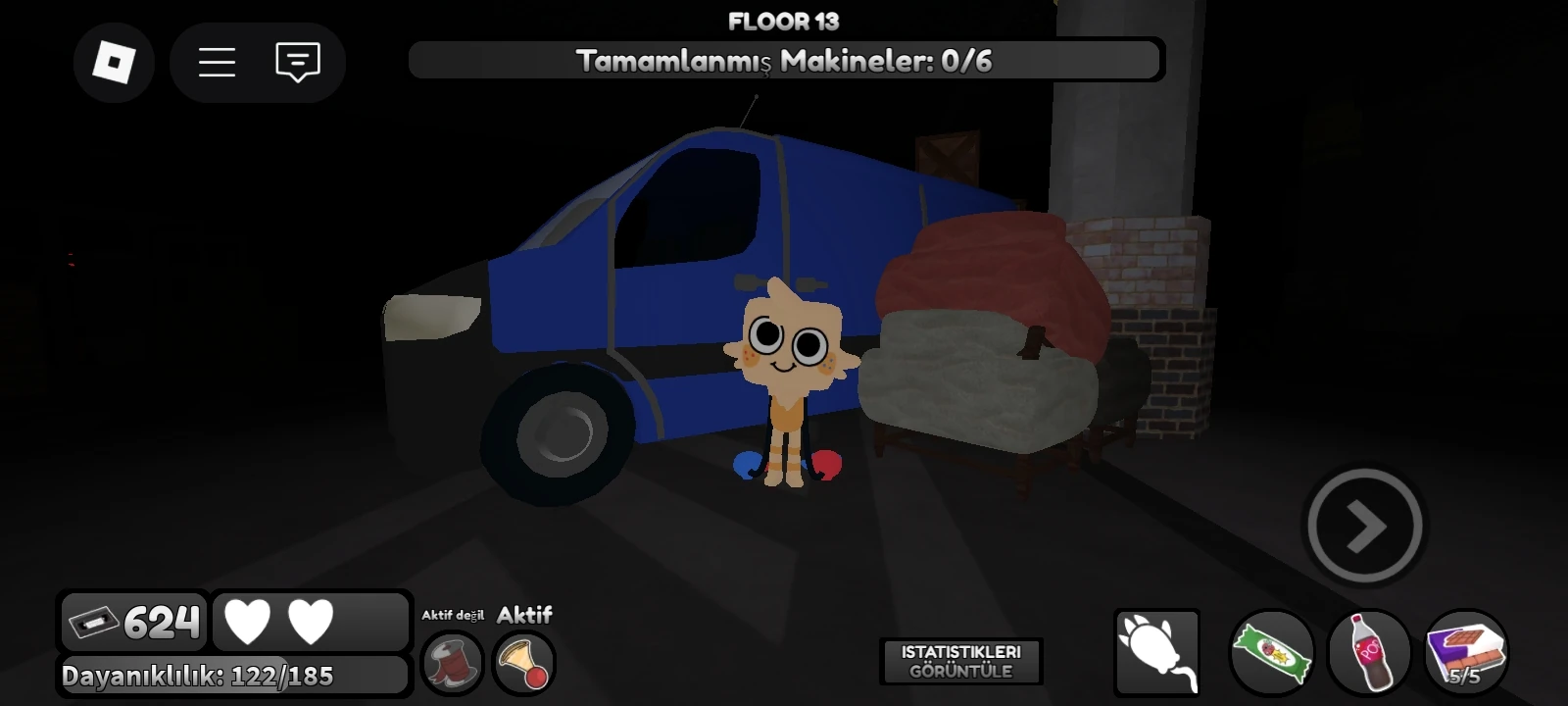Open the Roblox menu icon

tap(114, 62)
